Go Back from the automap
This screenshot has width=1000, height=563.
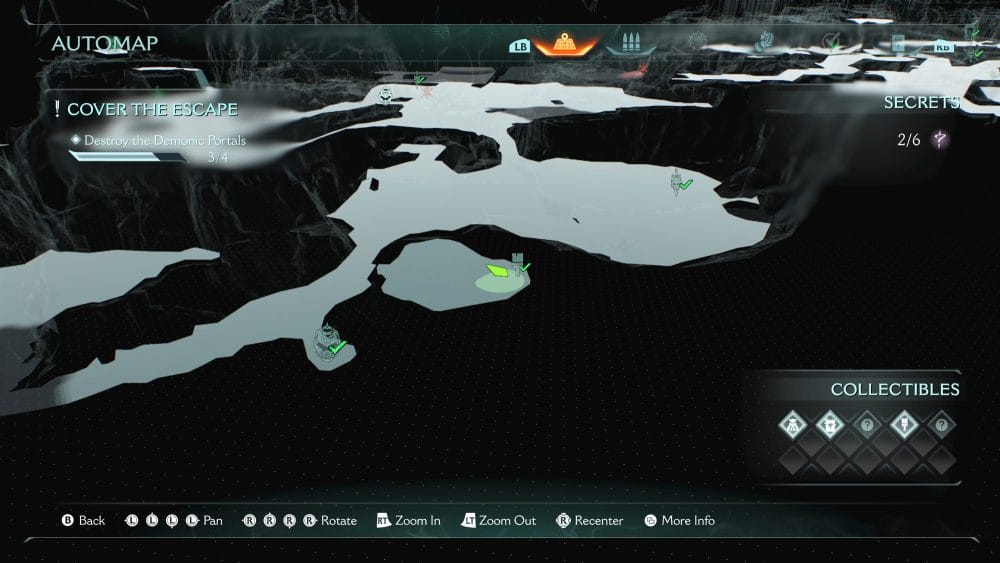coord(84,521)
